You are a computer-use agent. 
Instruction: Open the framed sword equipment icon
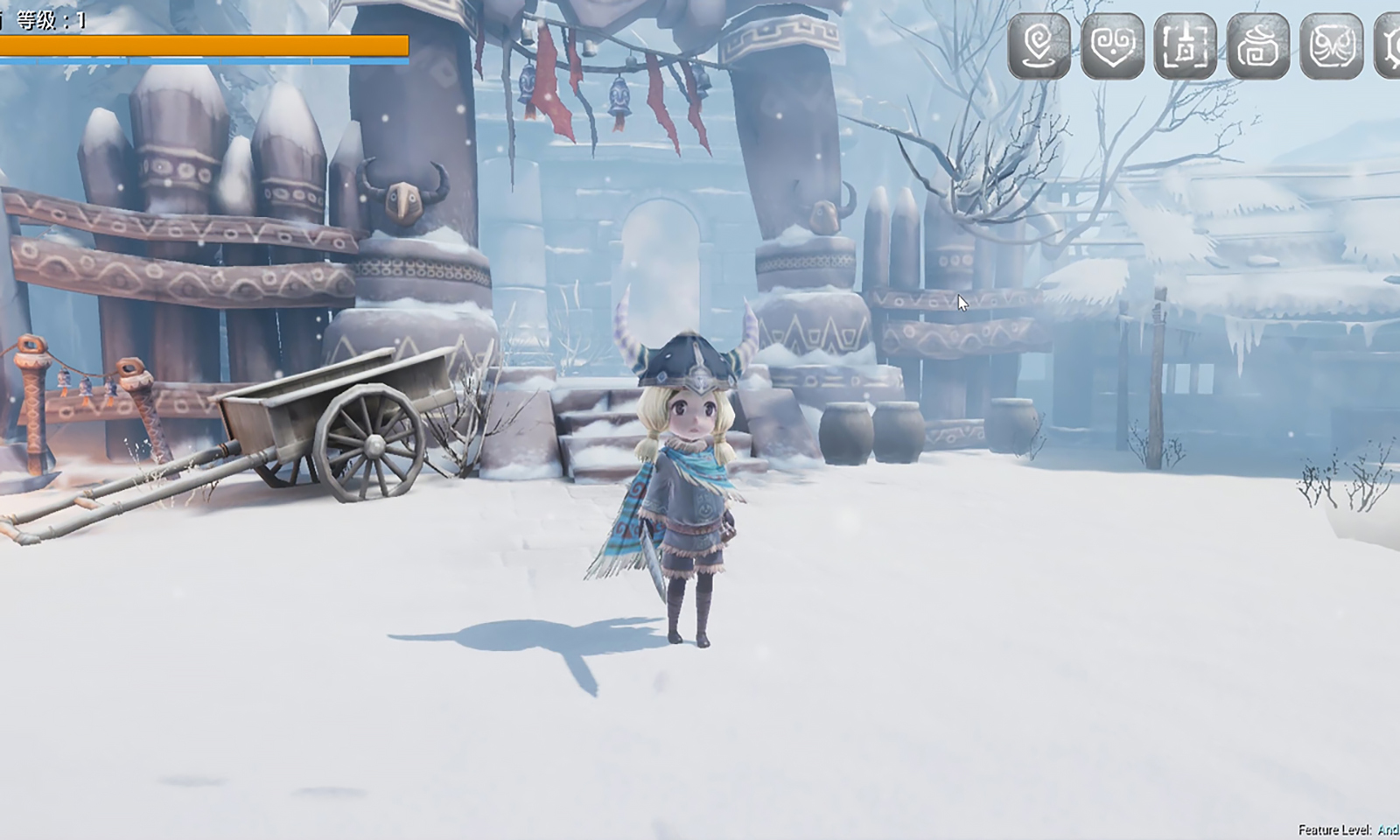pyautogui.click(x=1185, y=45)
